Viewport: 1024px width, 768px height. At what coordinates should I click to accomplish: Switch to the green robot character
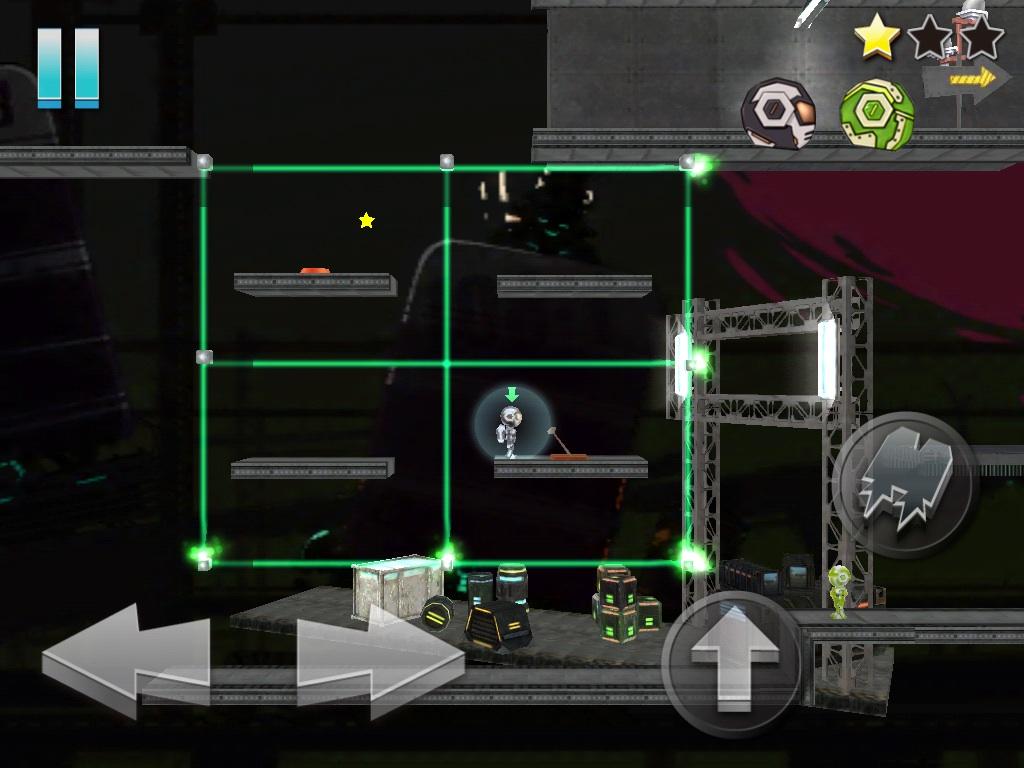[876, 115]
